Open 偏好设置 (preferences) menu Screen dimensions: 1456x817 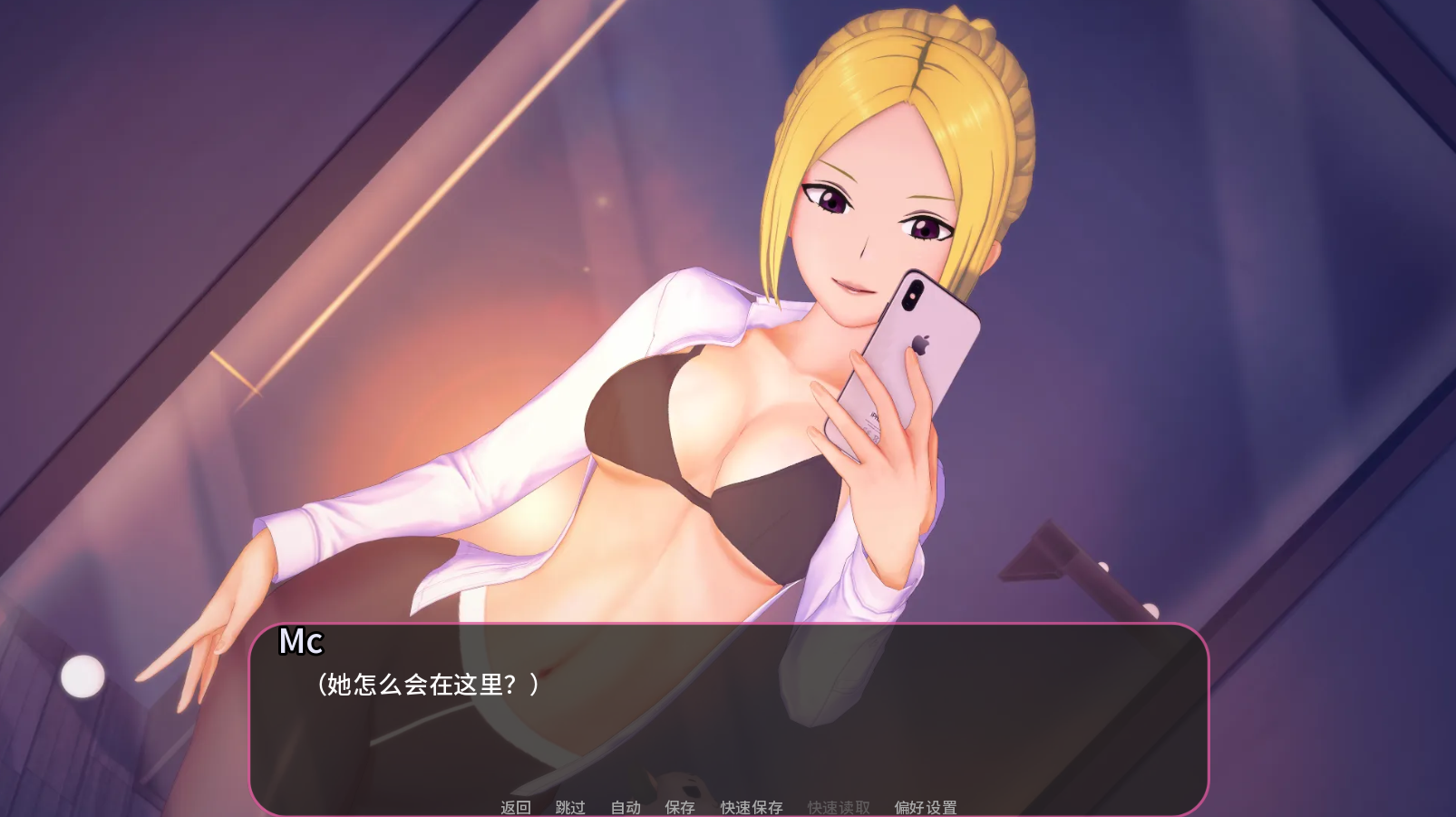(x=925, y=807)
